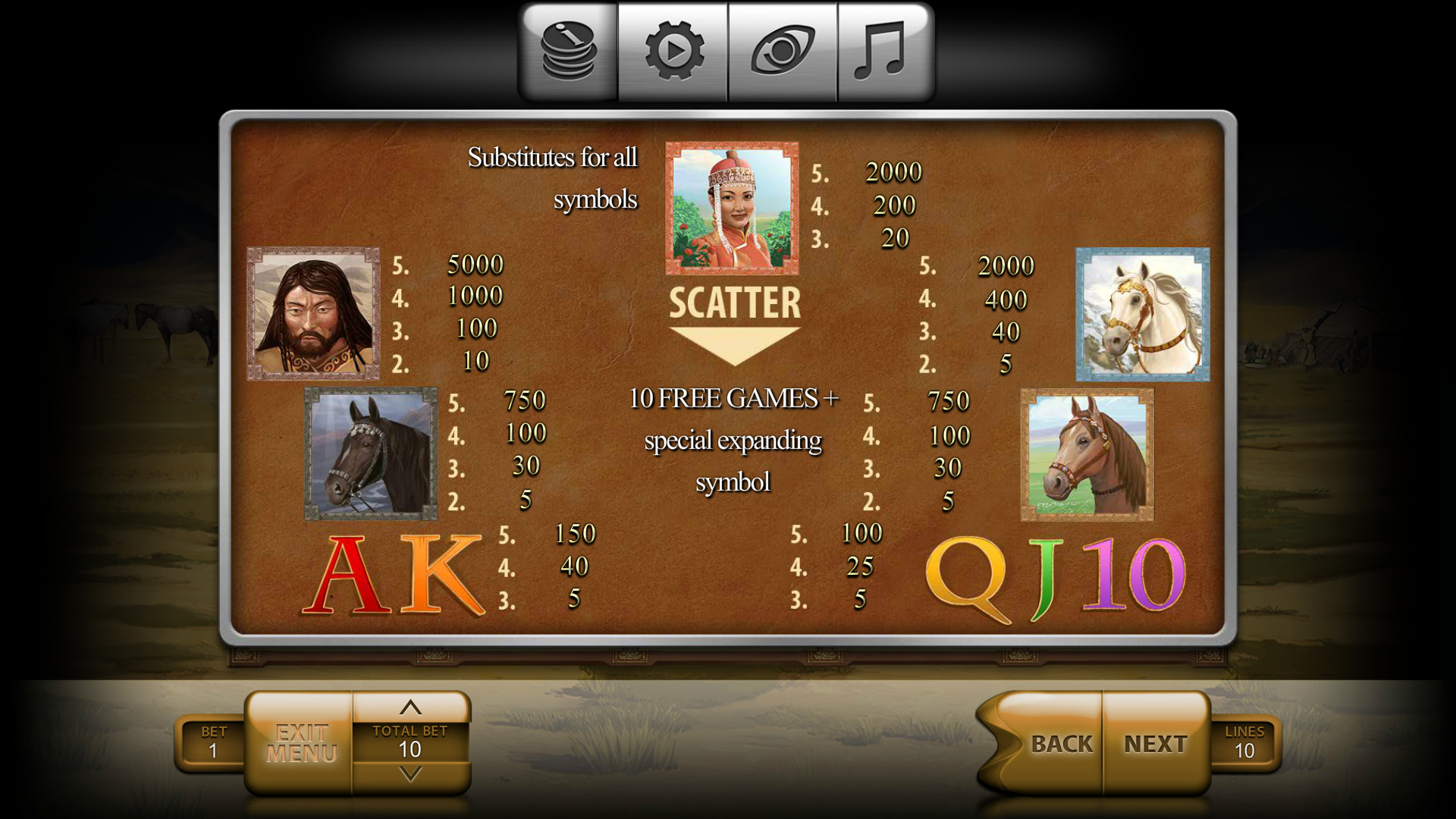Click the Exit Menu button
Screen dimensions: 1456x819
coord(301,743)
